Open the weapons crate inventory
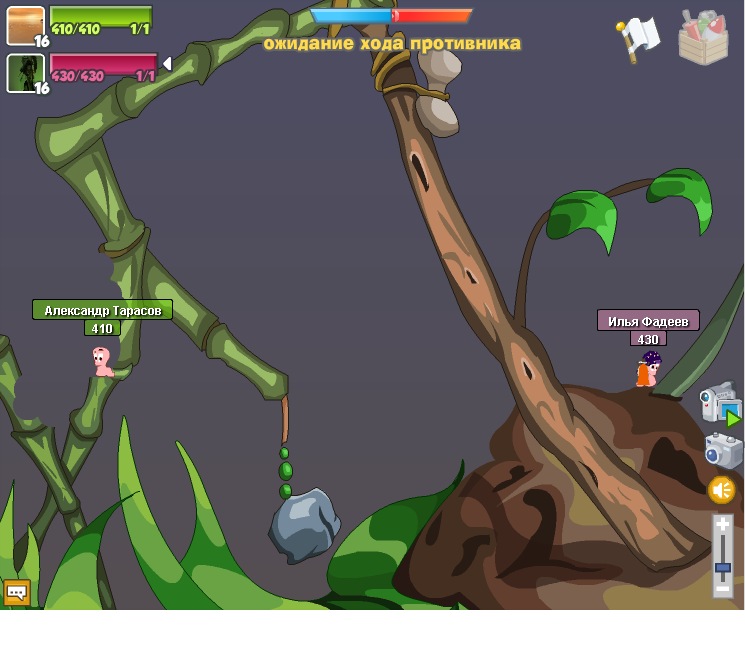The width and height of the screenshot is (745, 650). (x=703, y=38)
